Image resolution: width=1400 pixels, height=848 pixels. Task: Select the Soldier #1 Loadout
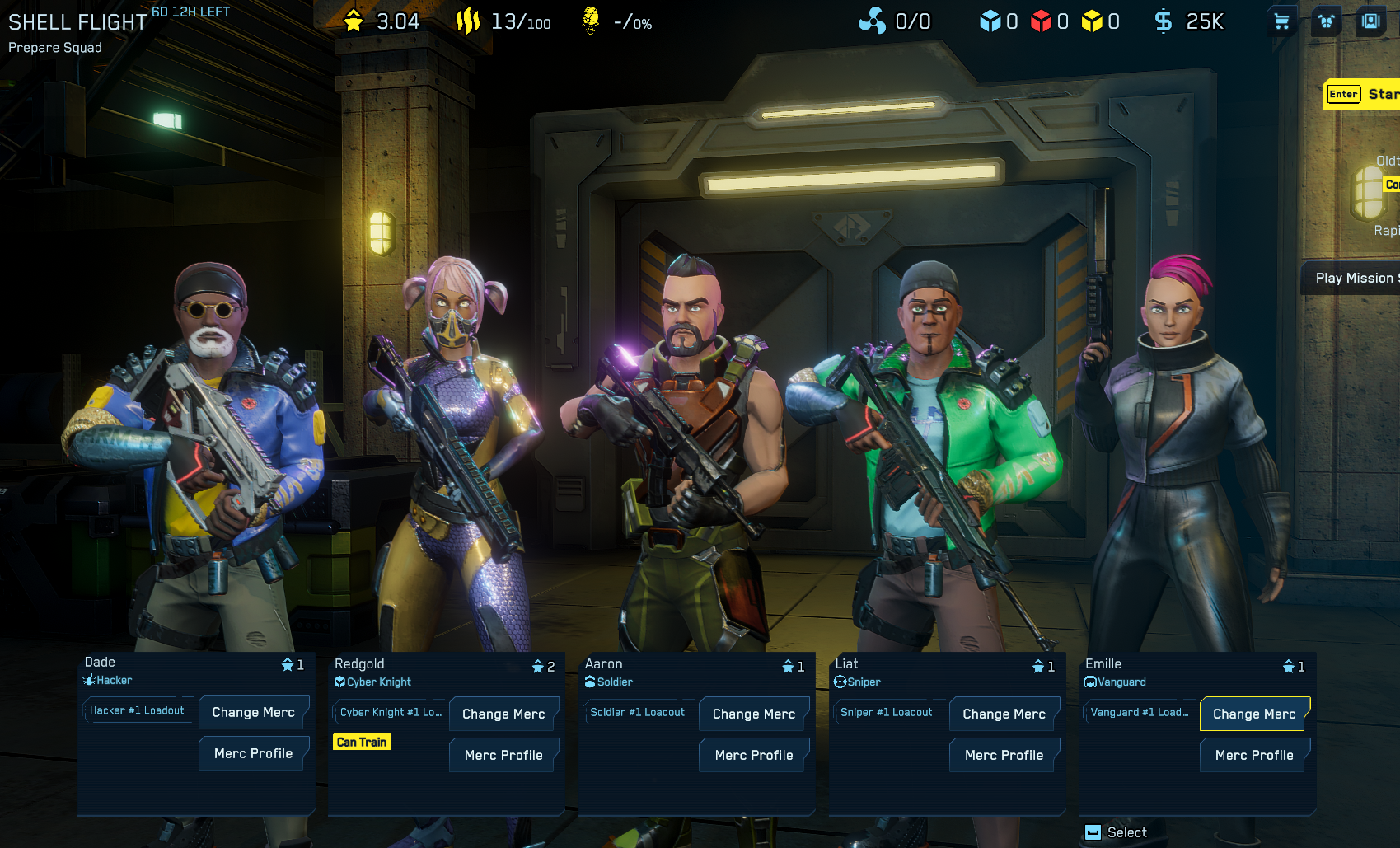(637, 712)
